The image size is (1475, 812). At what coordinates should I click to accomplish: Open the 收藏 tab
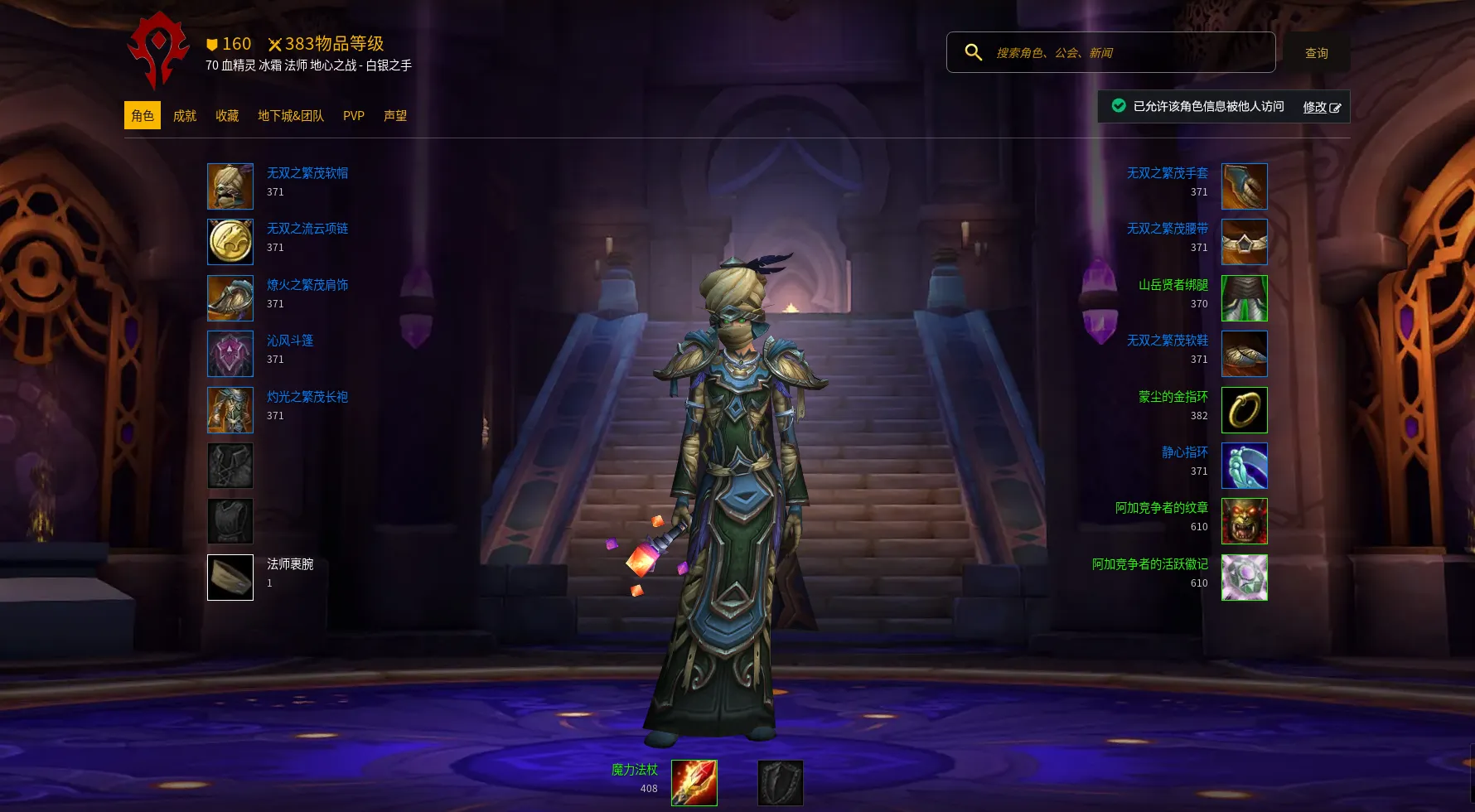(227, 116)
